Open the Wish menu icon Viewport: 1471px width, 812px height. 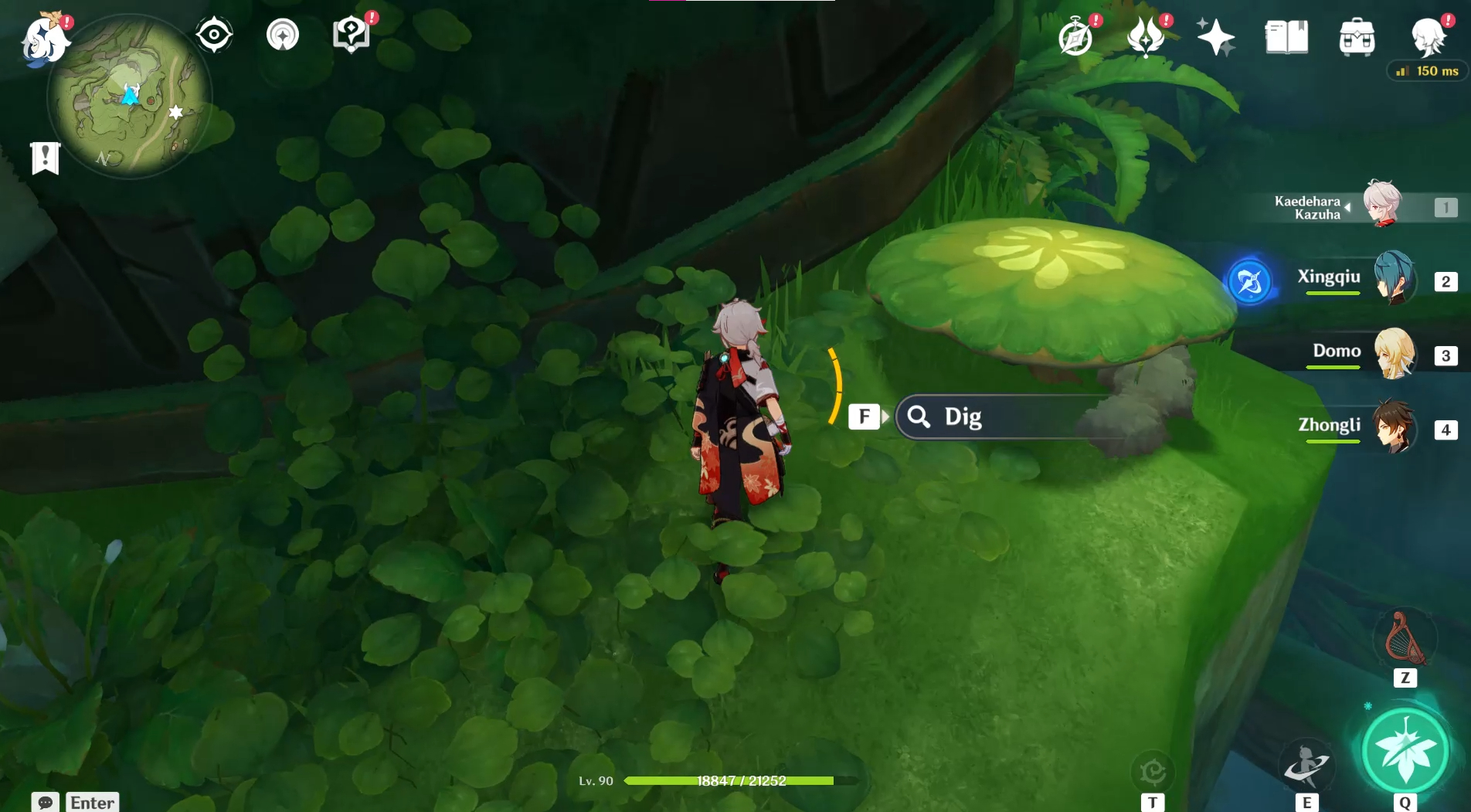click(x=1146, y=35)
